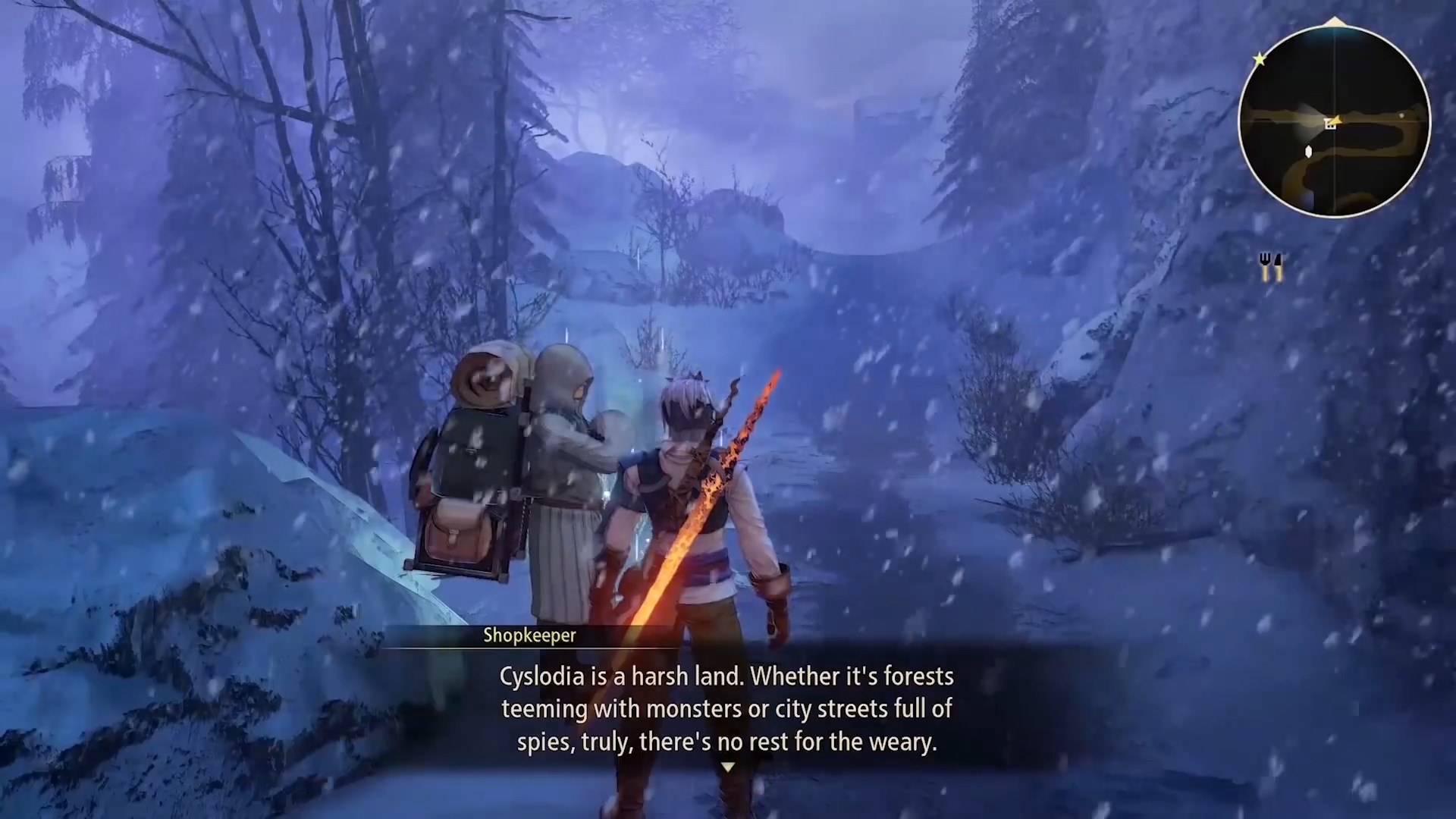Select the star quest marker on the minimap

pos(1260,58)
